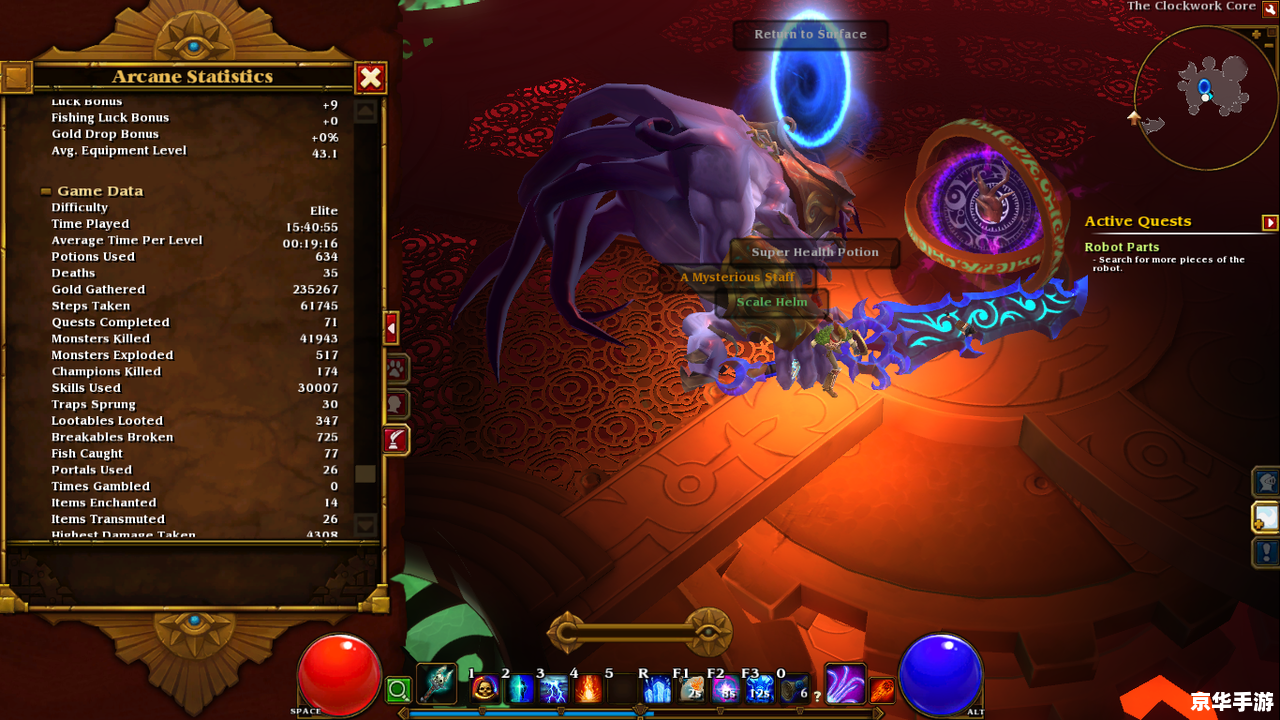Use the lightning skill in slot 3

(554, 689)
